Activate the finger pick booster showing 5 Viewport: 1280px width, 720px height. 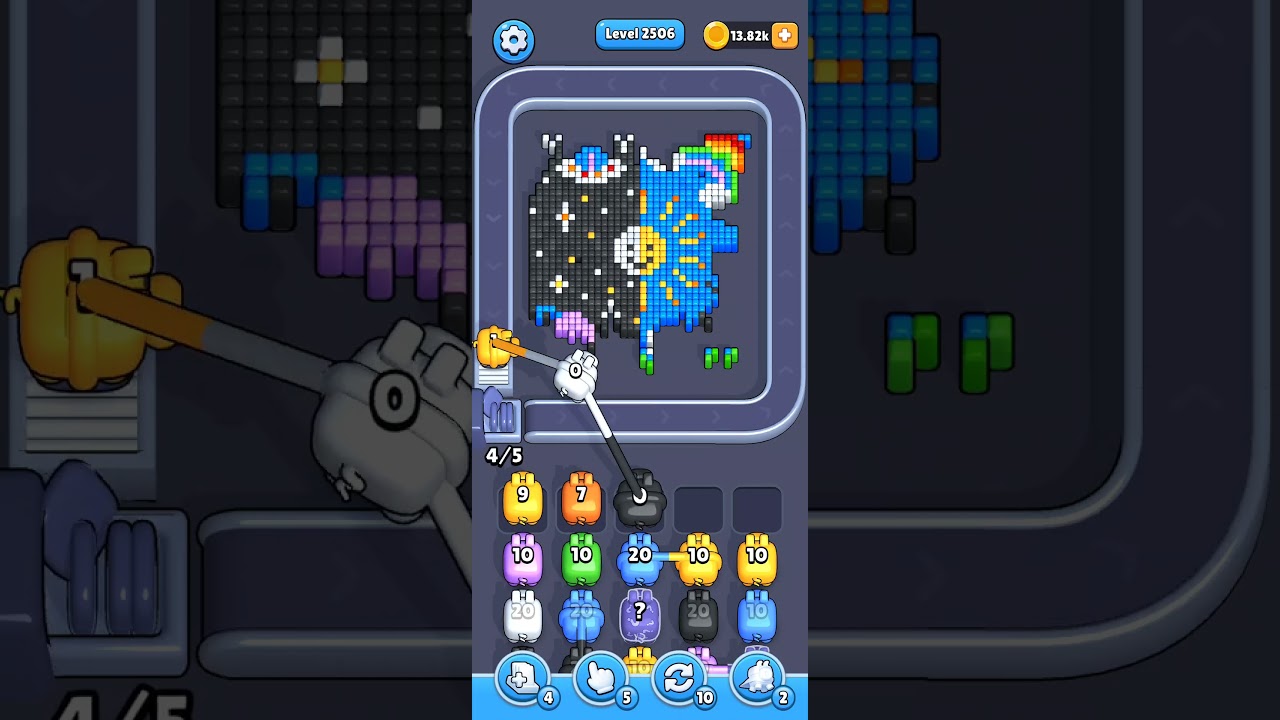(x=600, y=678)
